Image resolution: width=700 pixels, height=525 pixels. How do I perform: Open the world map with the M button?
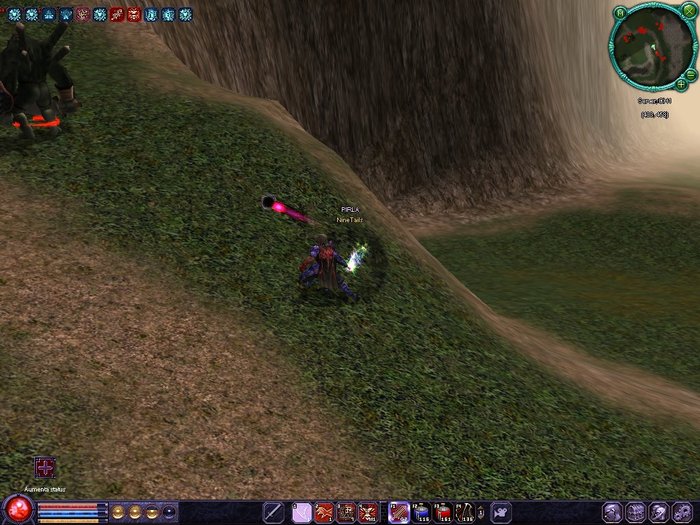(620, 13)
